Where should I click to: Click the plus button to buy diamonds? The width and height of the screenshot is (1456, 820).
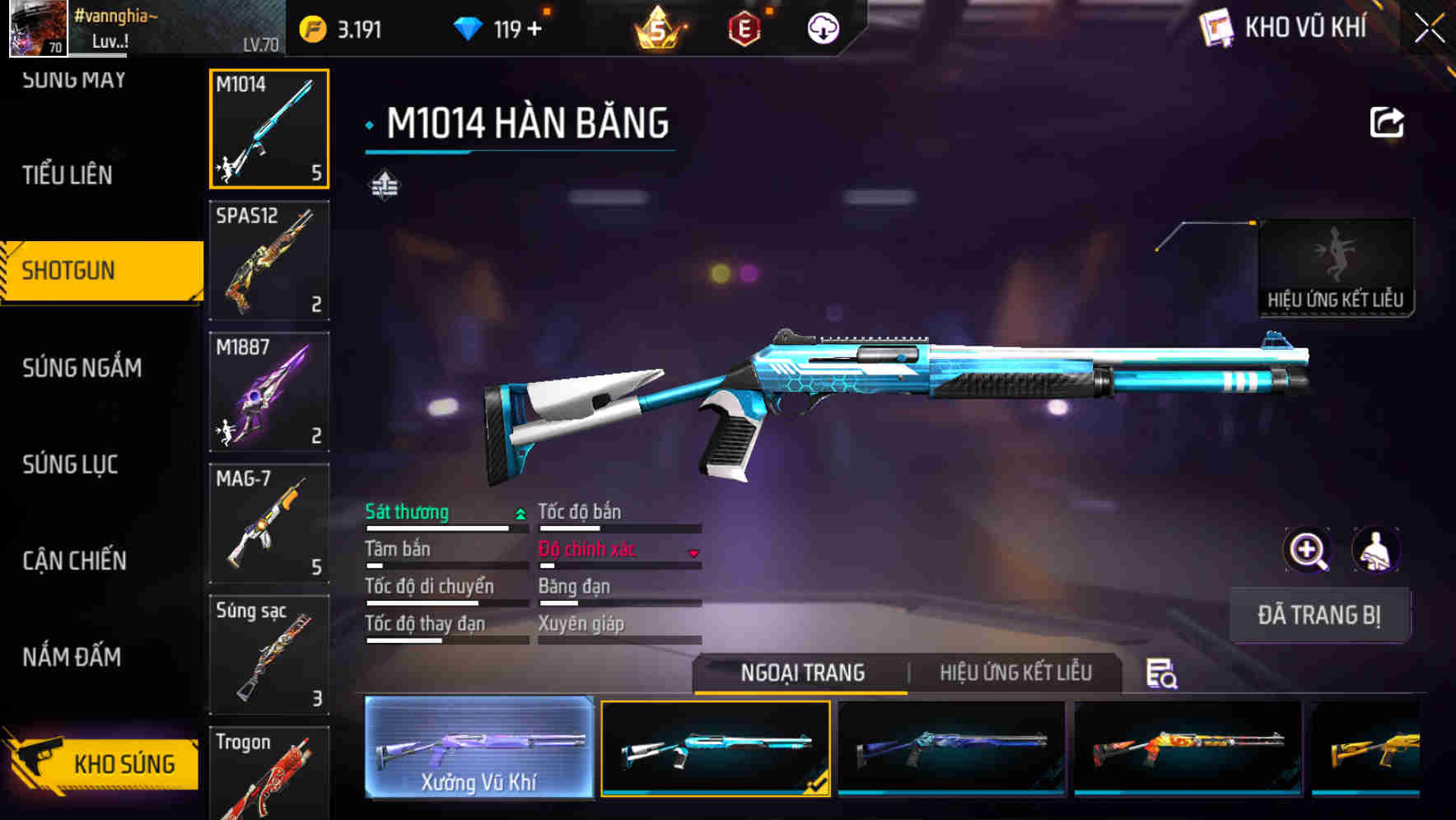tap(536, 26)
